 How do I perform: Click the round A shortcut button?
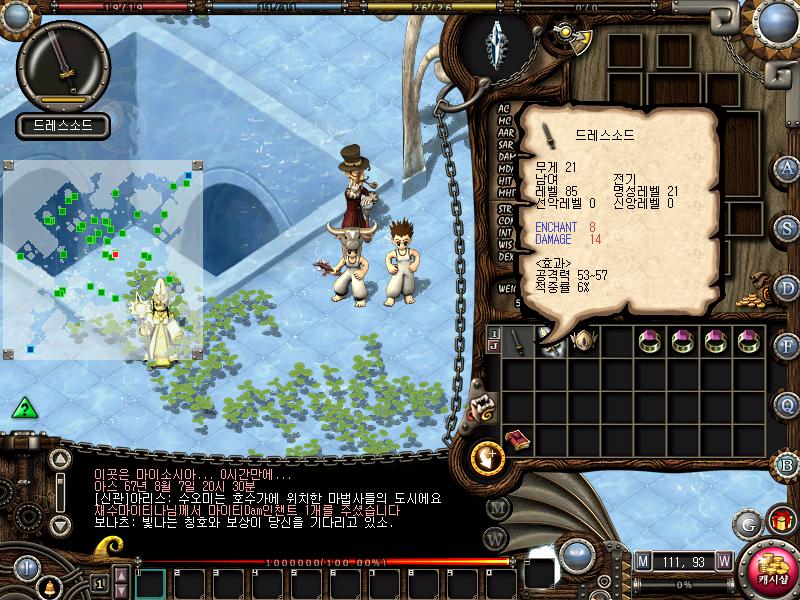pos(787,167)
